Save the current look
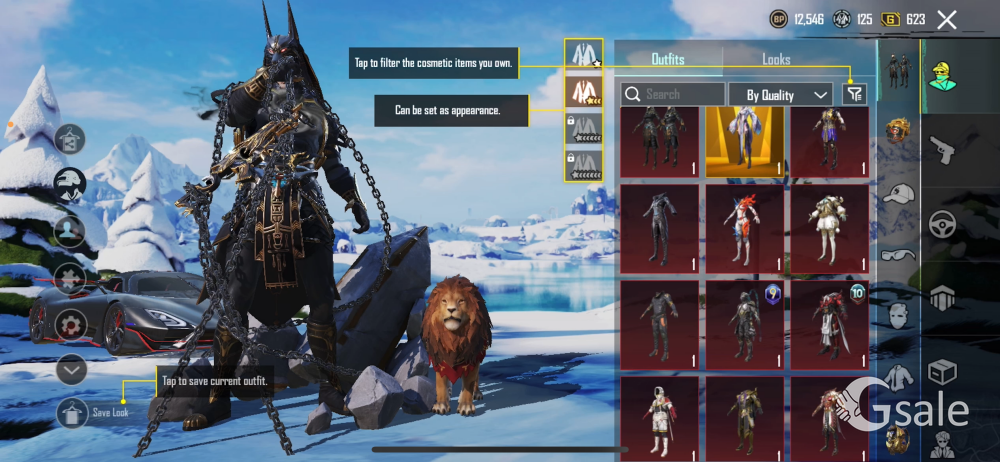This screenshot has height=462, width=1000. [72, 412]
